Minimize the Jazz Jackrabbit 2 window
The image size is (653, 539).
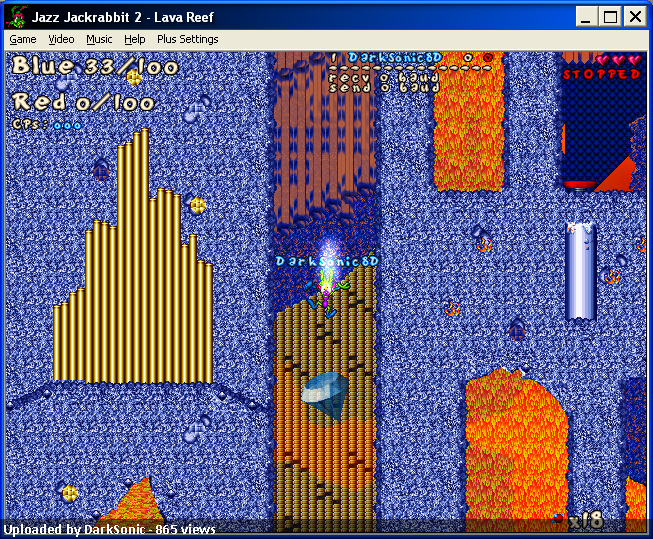point(588,16)
